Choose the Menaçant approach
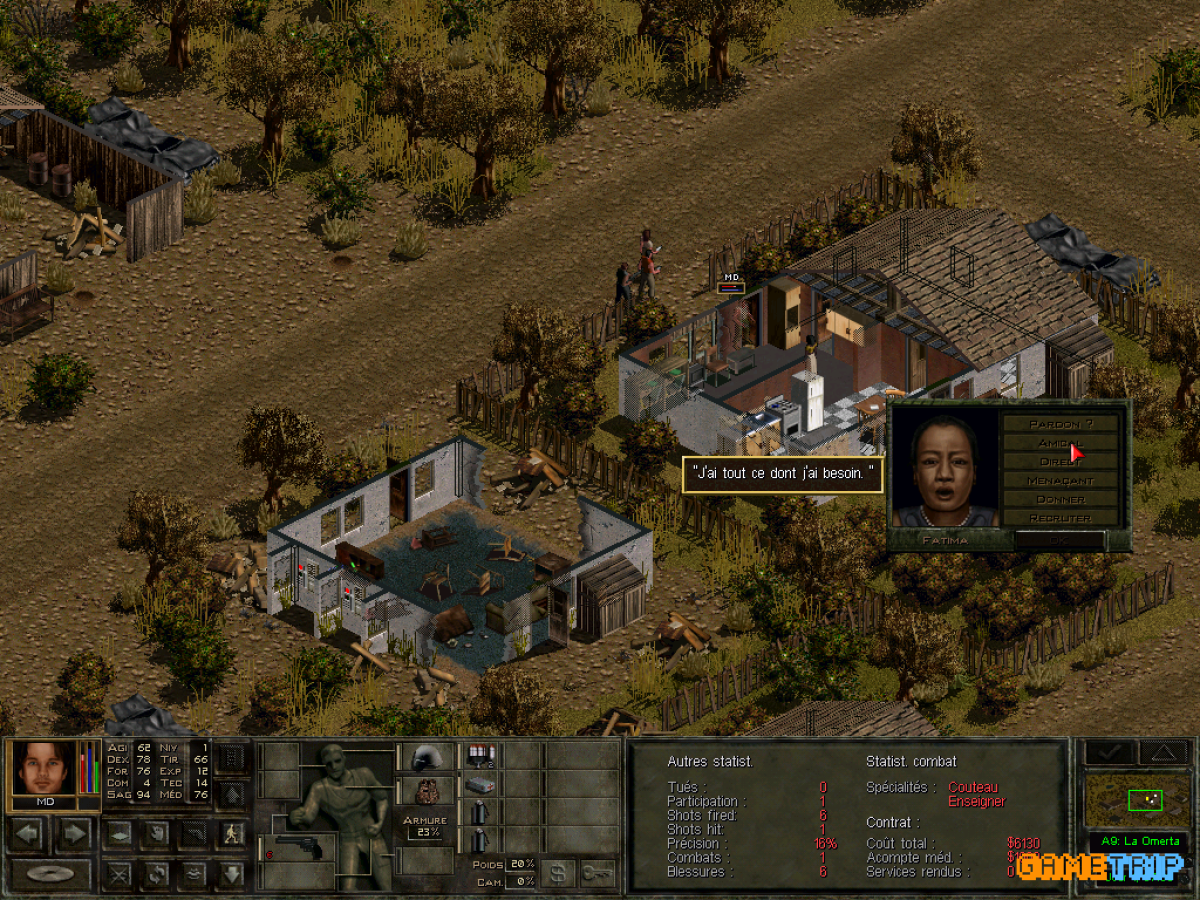The height and width of the screenshot is (900, 1200). (1060, 481)
